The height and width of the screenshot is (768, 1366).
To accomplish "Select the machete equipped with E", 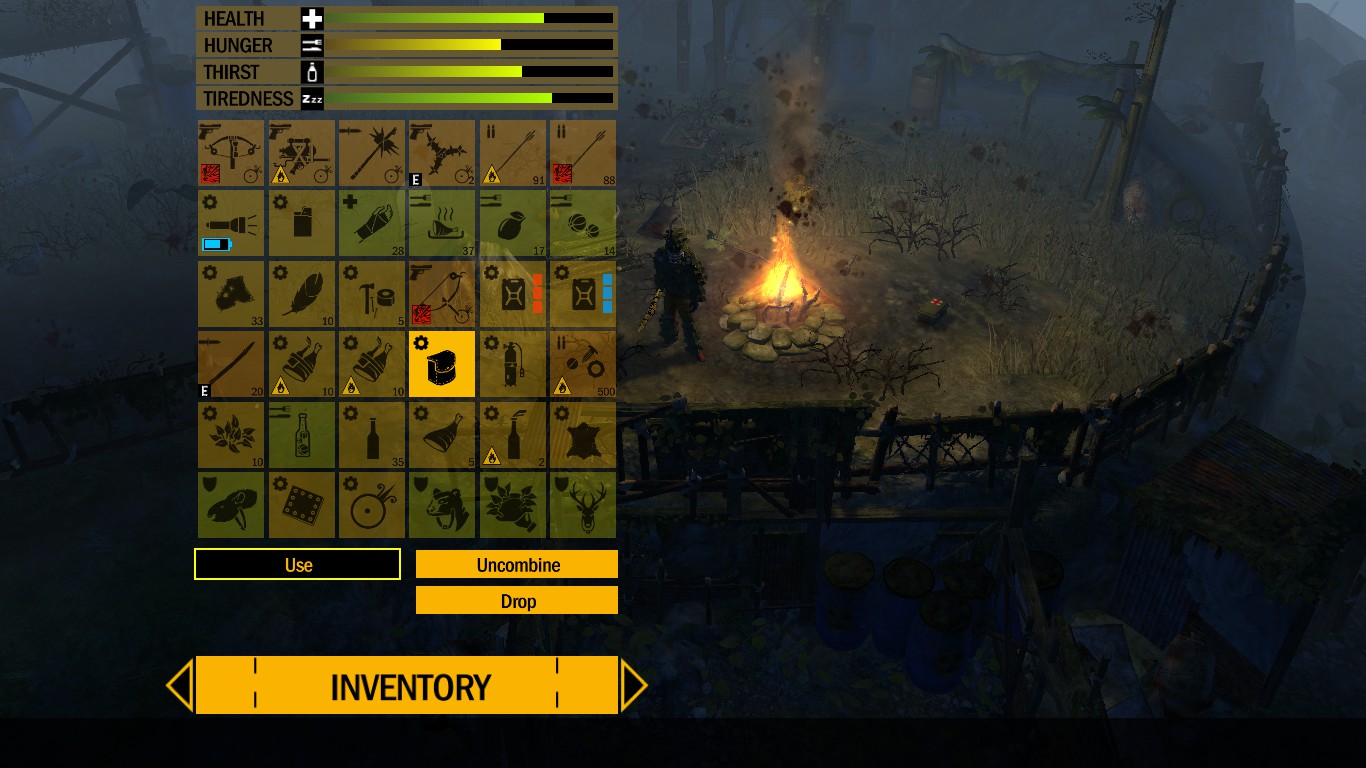I will pyautogui.click(x=231, y=364).
